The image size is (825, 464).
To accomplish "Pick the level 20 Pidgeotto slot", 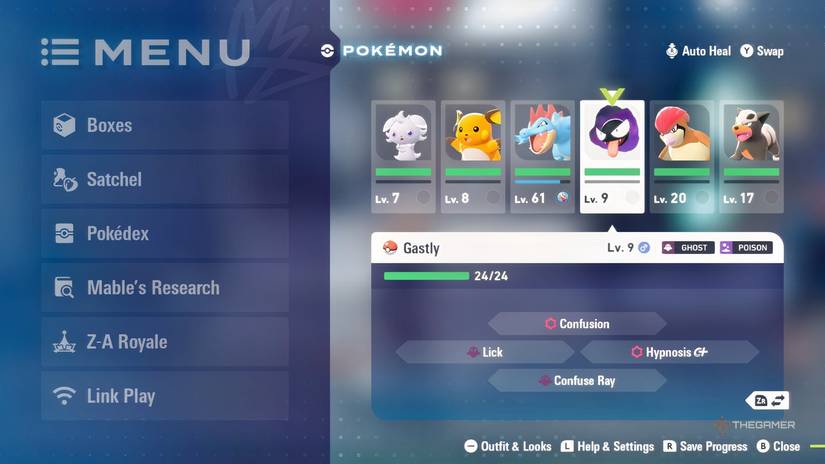I will click(x=682, y=156).
